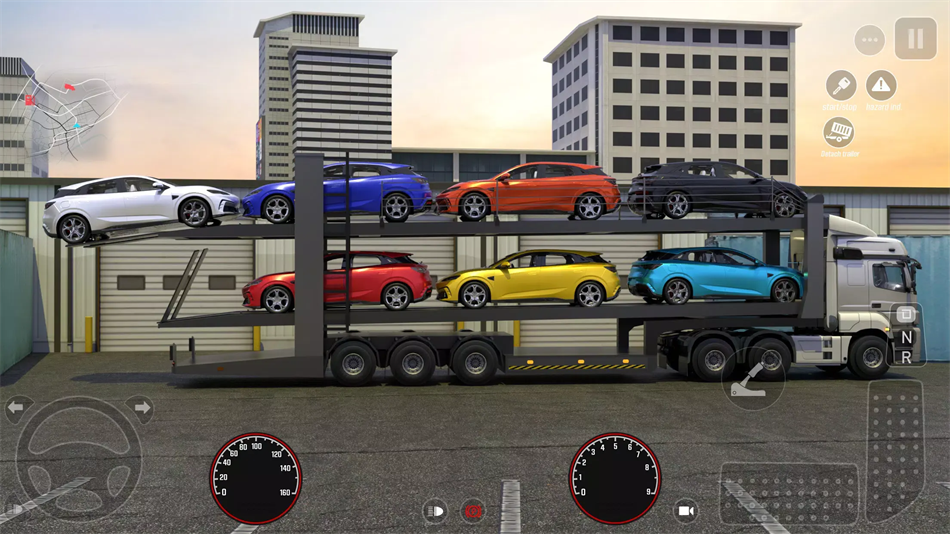
Task: Toggle the headlights icon
Action: tap(434, 511)
